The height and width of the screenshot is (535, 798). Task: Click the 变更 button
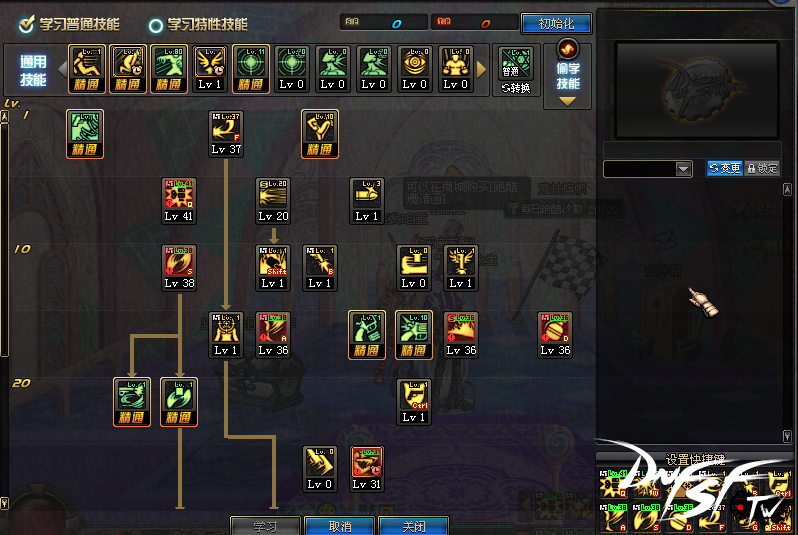[x=725, y=168]
